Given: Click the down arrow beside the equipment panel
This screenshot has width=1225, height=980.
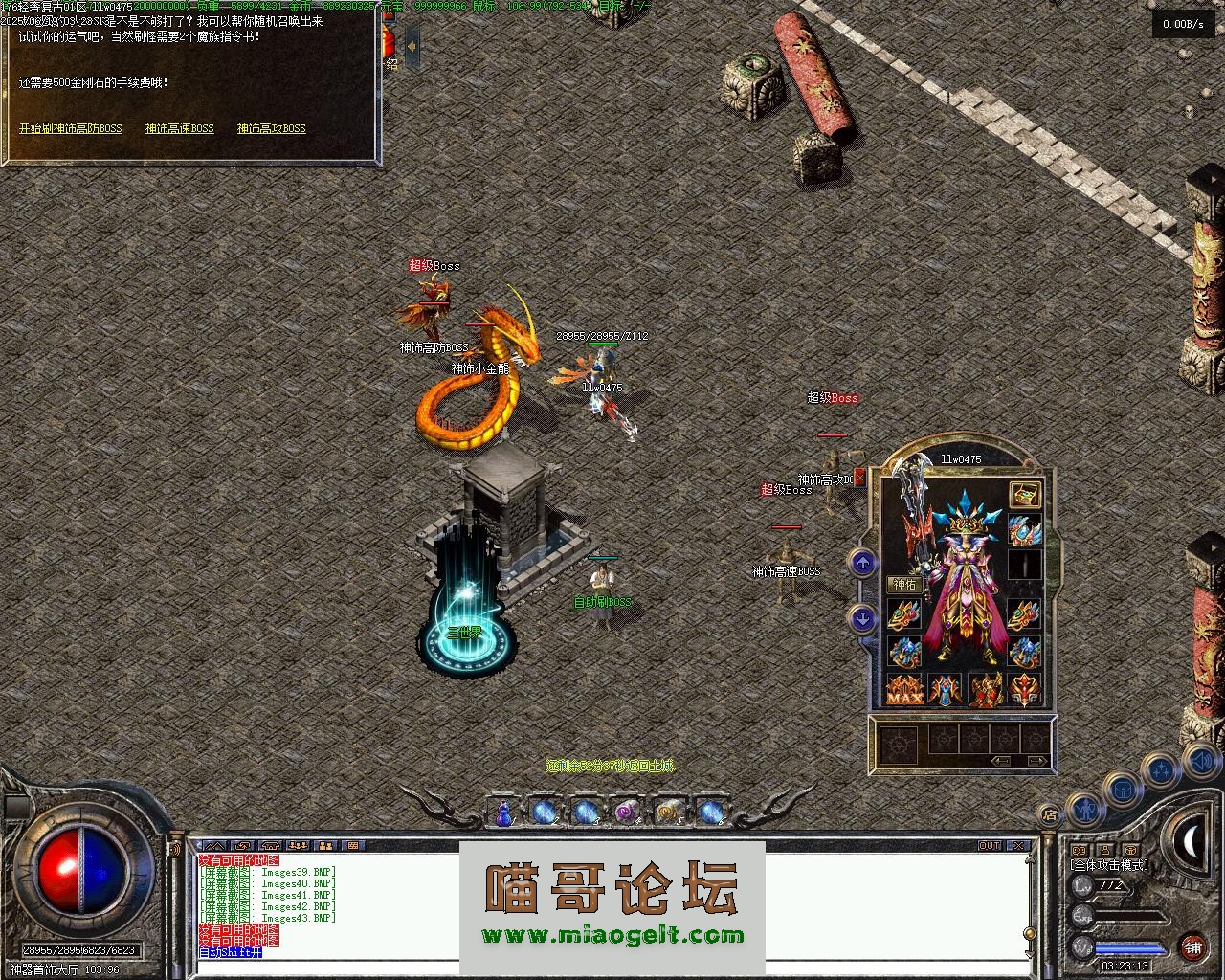Looking at the screenshot, I should (x=862, y=619).
